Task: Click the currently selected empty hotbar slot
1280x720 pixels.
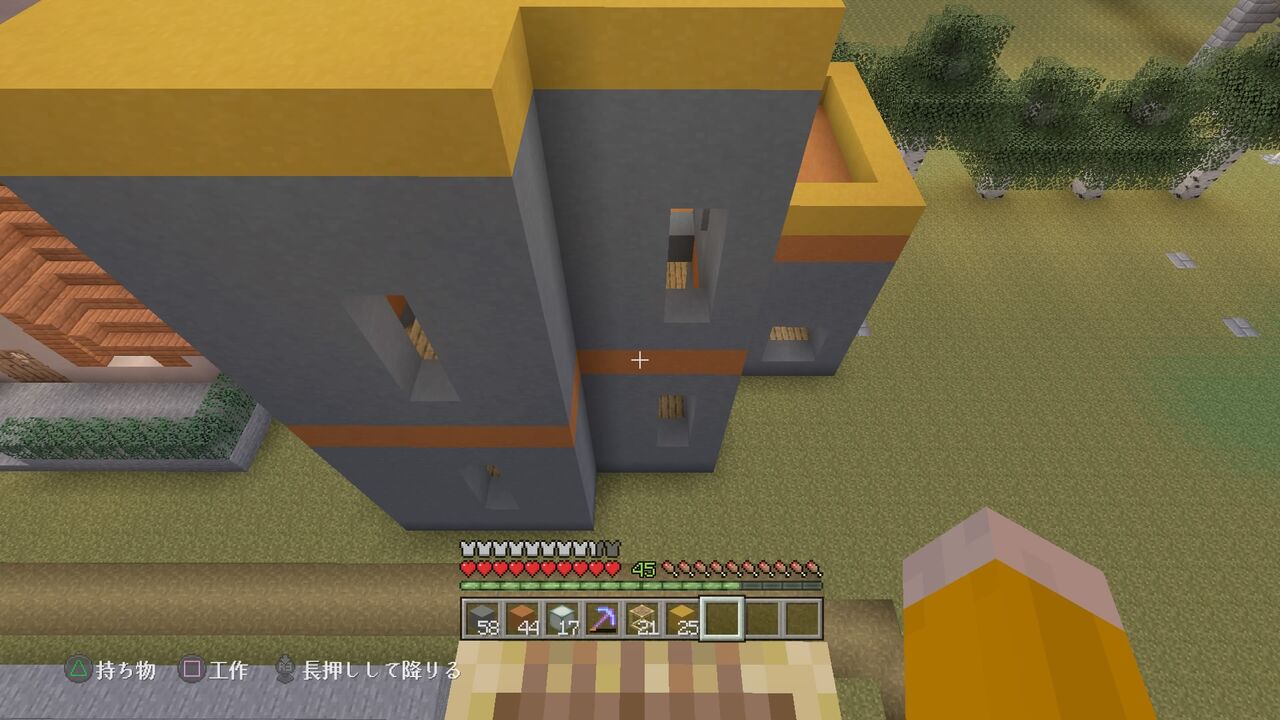Action: click(724, 618)
